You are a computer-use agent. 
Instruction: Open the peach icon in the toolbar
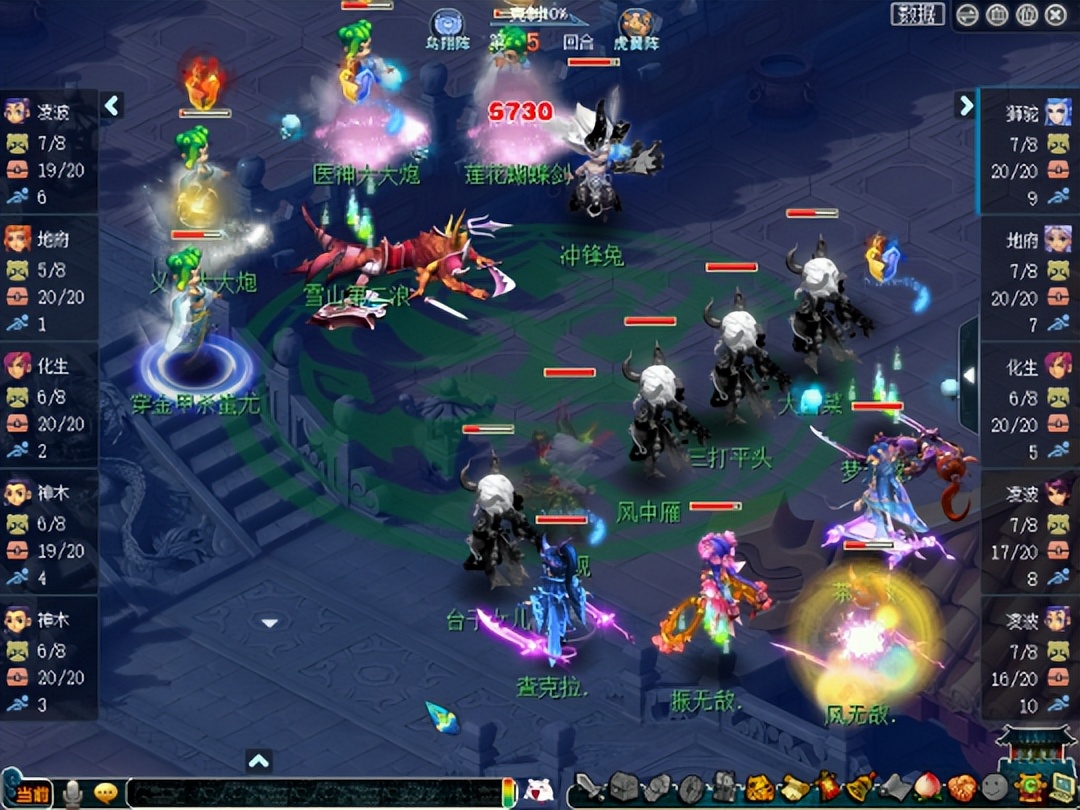[x=928, y=788]
